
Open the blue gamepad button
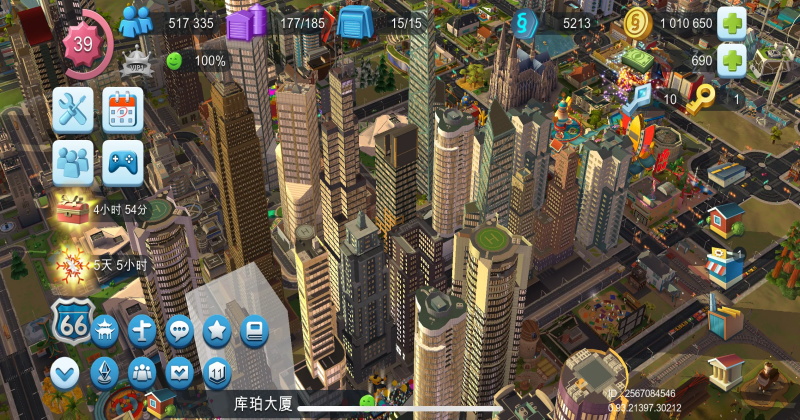(x=123, y=161)
